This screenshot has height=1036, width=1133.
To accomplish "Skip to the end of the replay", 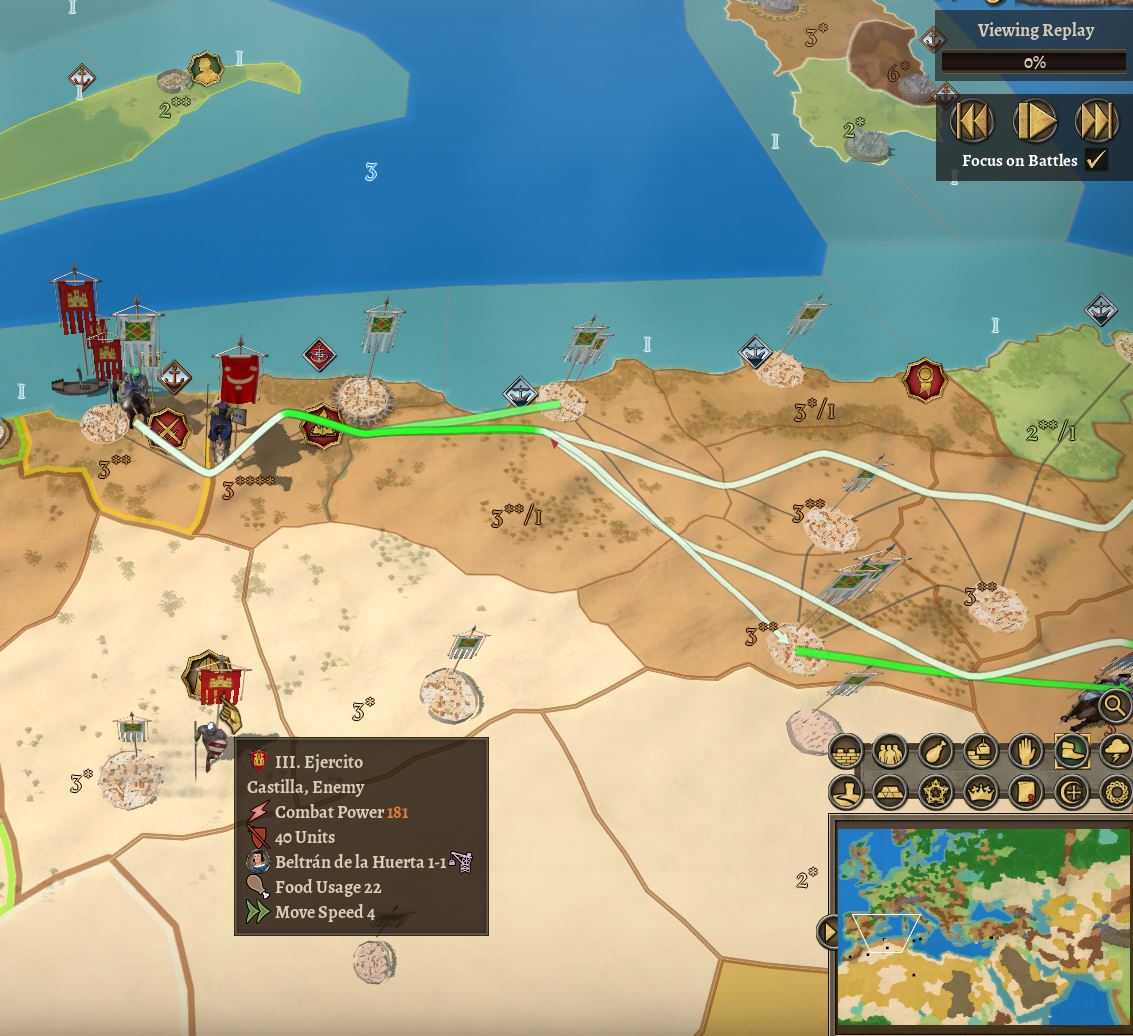I will 1096,121.
